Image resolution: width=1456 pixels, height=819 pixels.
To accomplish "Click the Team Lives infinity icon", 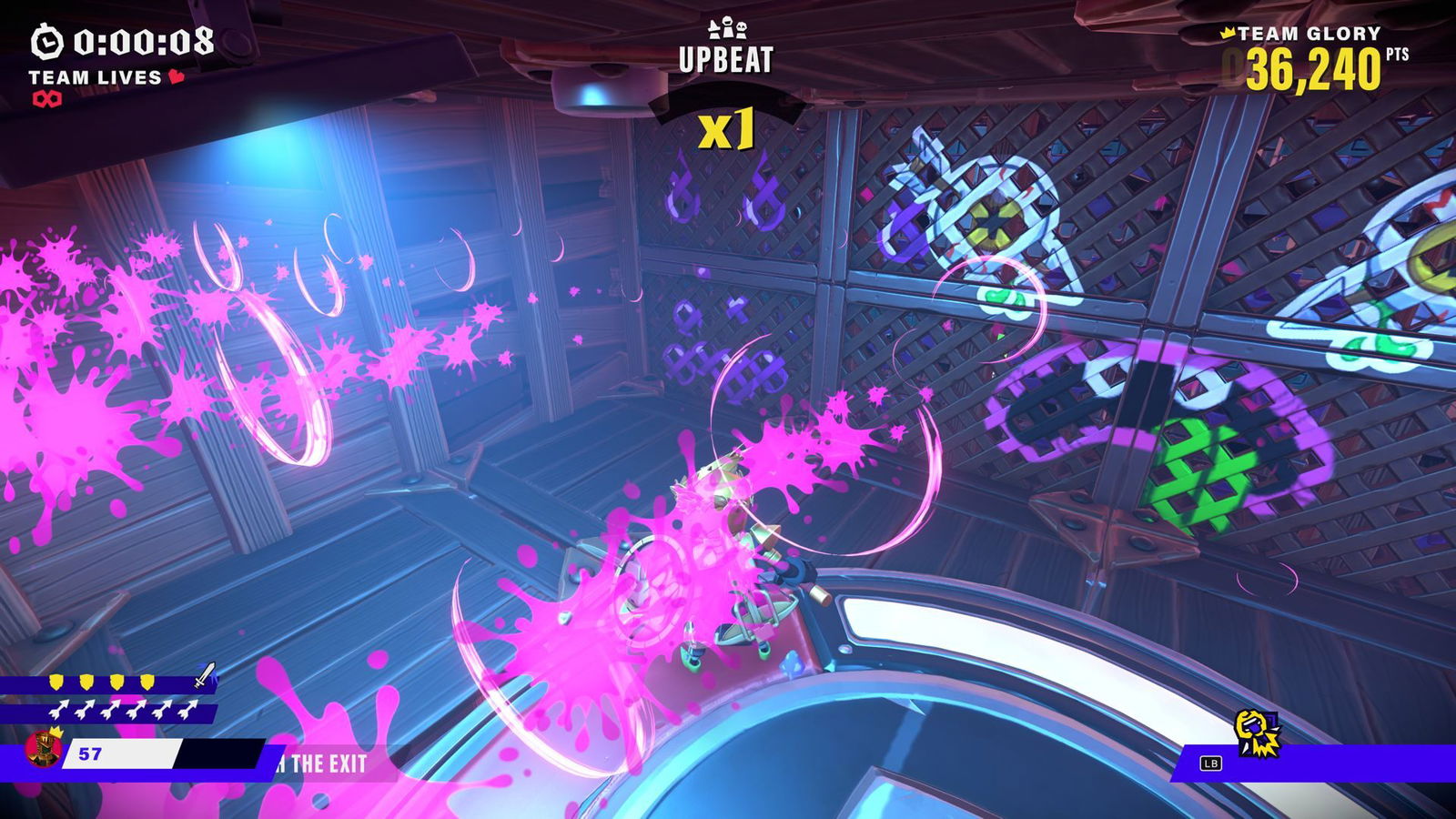I will coord(47,99).
